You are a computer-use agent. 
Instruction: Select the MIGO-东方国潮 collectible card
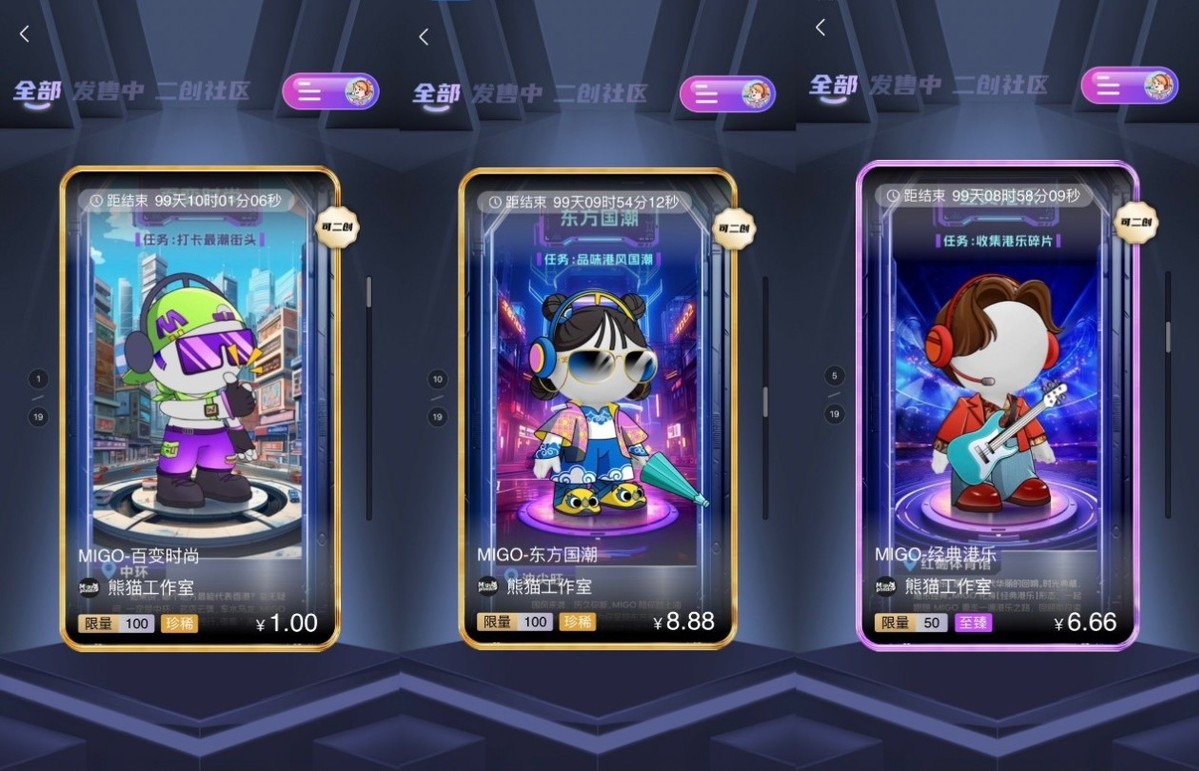(x=597, y=400)
